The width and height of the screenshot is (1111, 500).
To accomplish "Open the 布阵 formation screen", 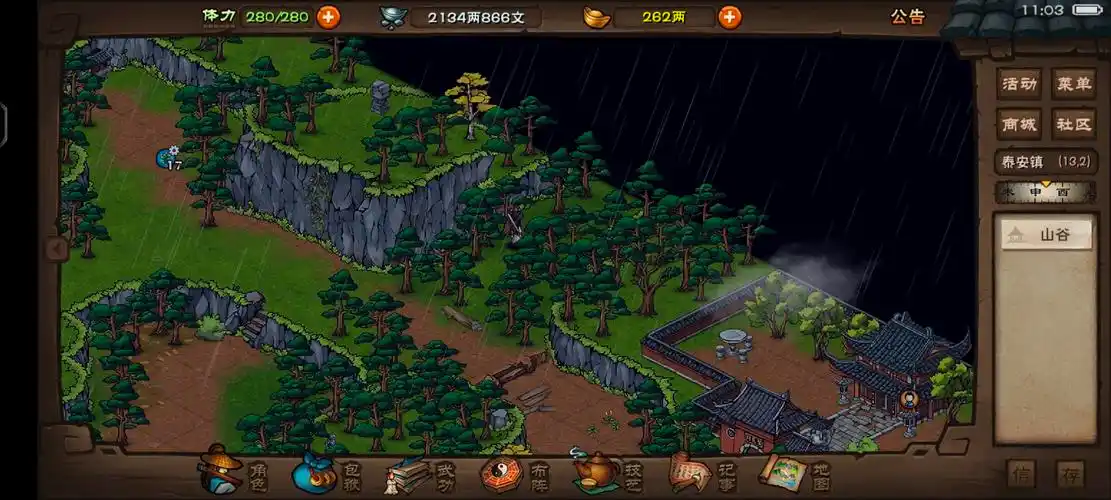I will point(514,472).
